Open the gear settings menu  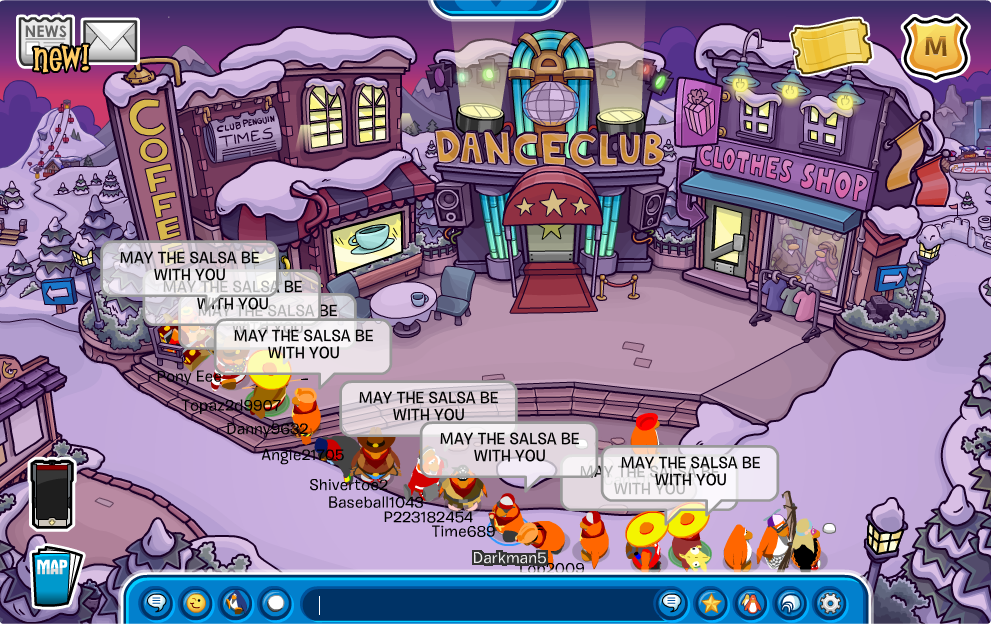tap(830, 603)
